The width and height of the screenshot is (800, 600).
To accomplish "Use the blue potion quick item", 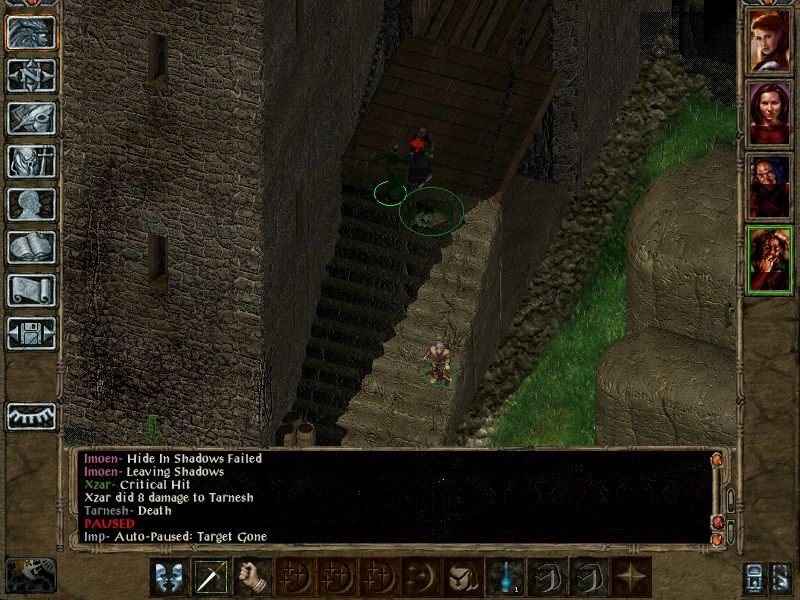I will point(504,577).
